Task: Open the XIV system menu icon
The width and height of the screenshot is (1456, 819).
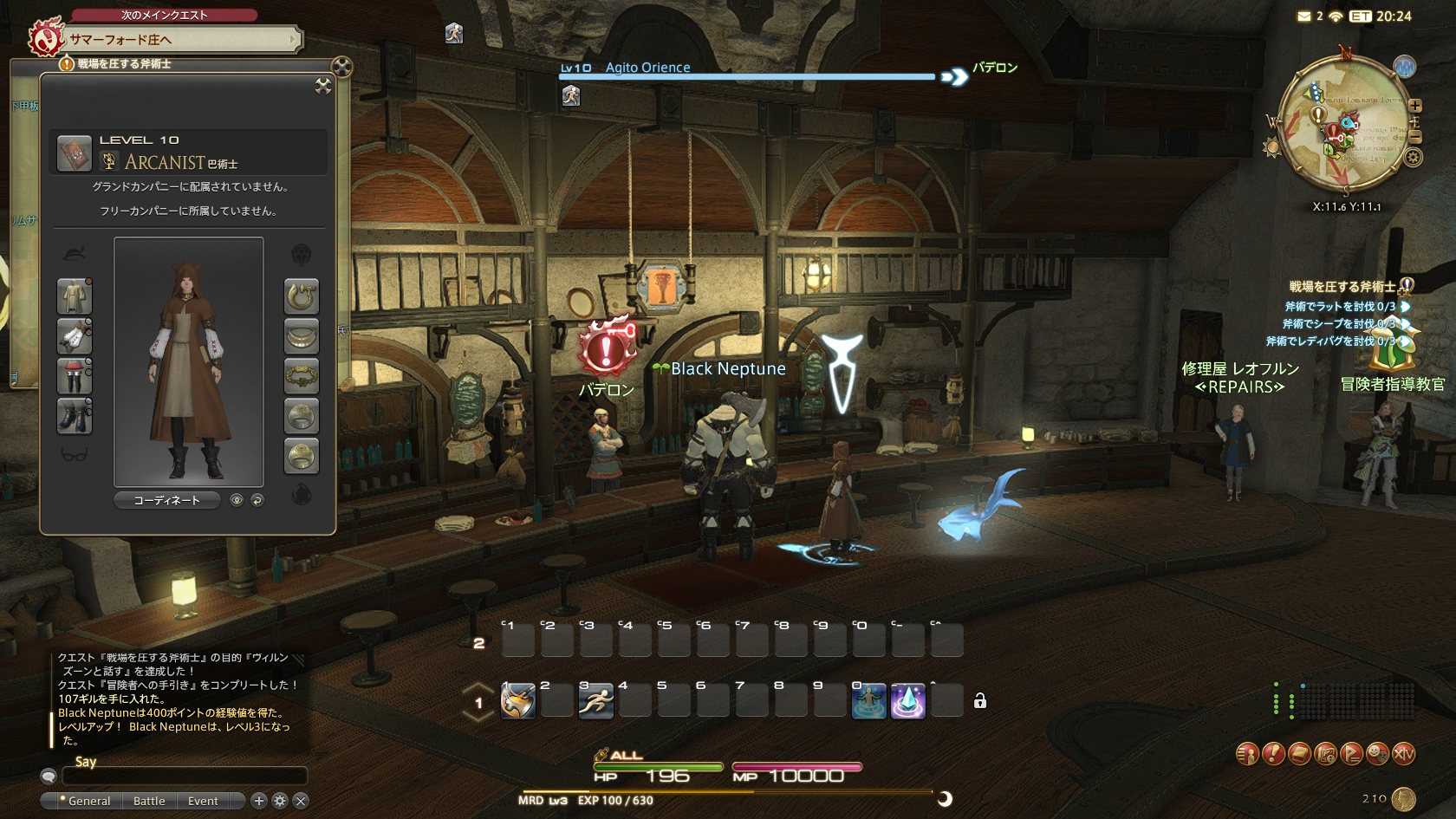Action: pyautogui.click(x=1403, y=754)
